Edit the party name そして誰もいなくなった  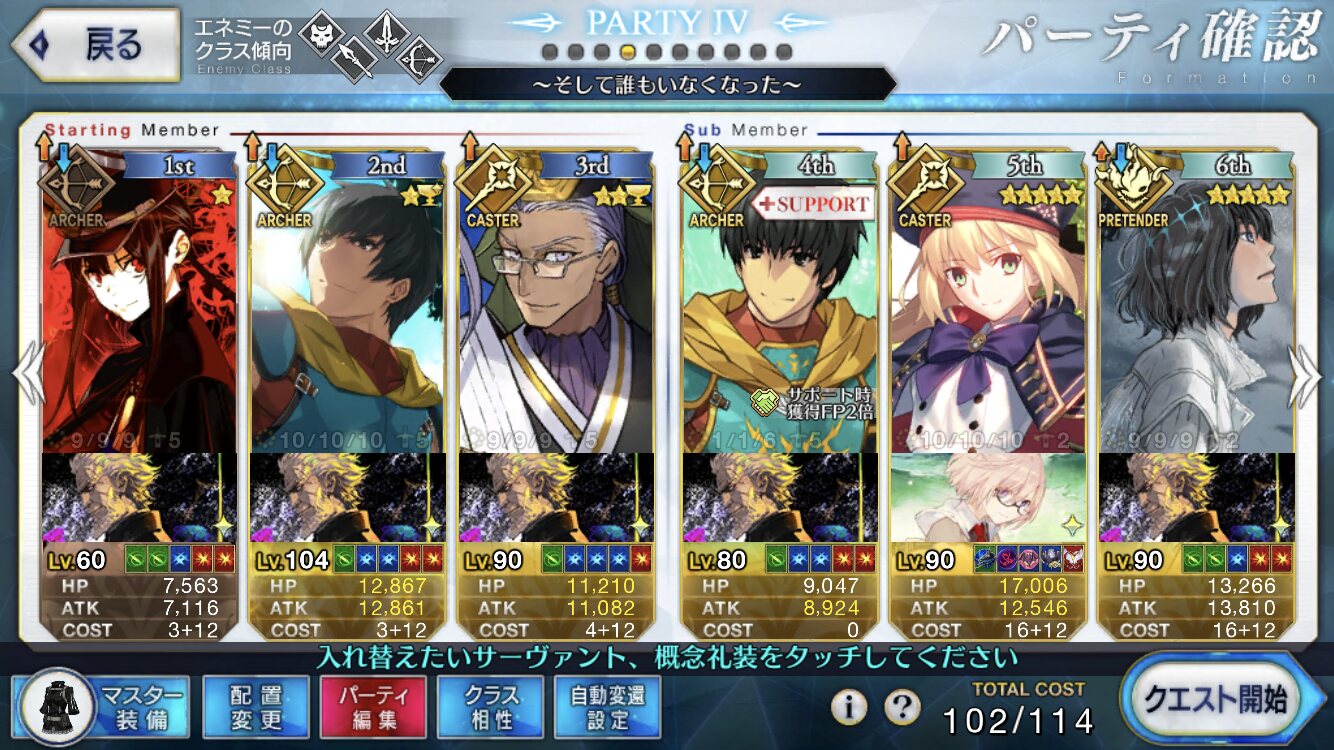[667, 84]
